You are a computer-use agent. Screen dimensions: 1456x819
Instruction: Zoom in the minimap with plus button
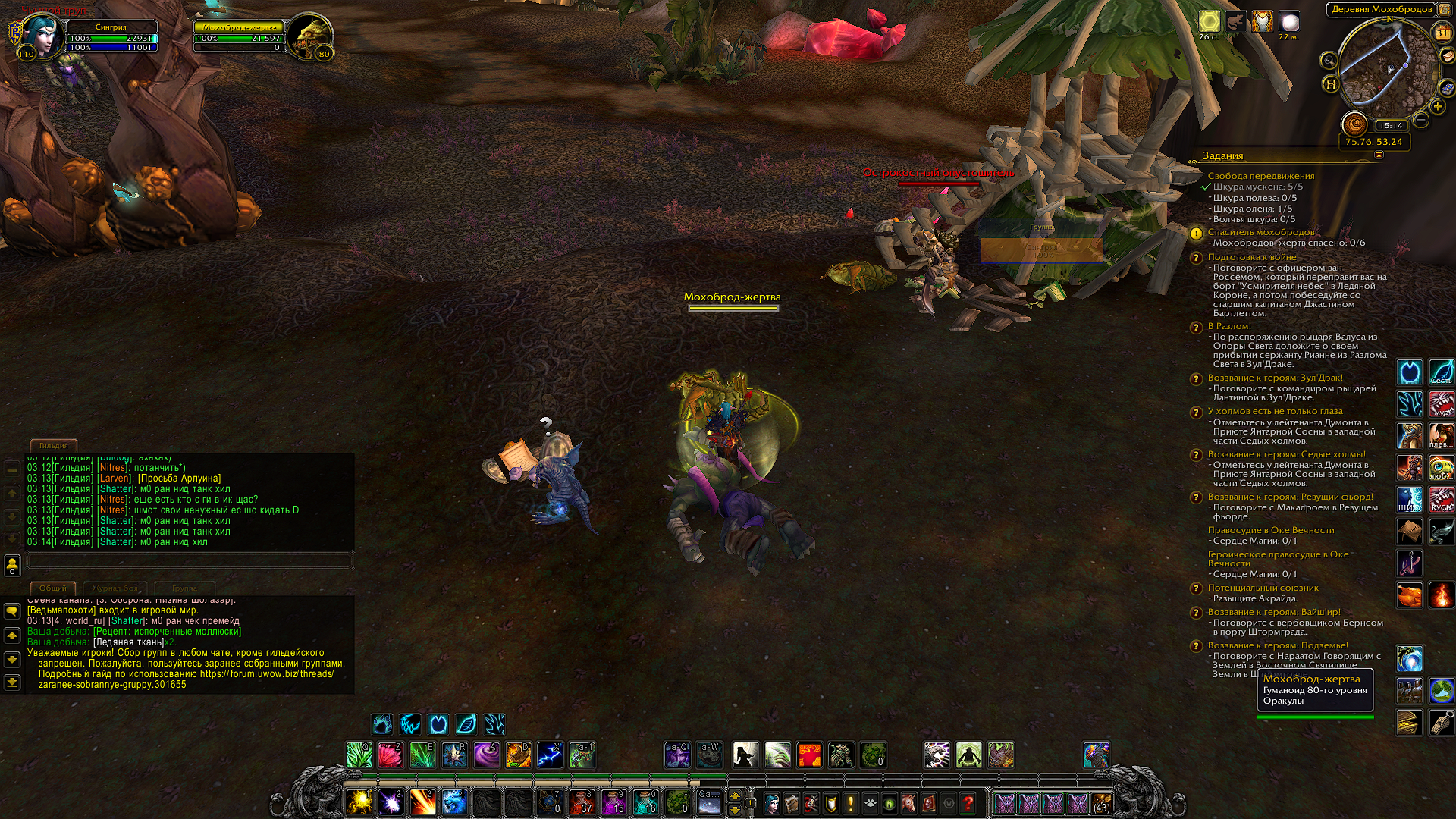(1437, 107)
